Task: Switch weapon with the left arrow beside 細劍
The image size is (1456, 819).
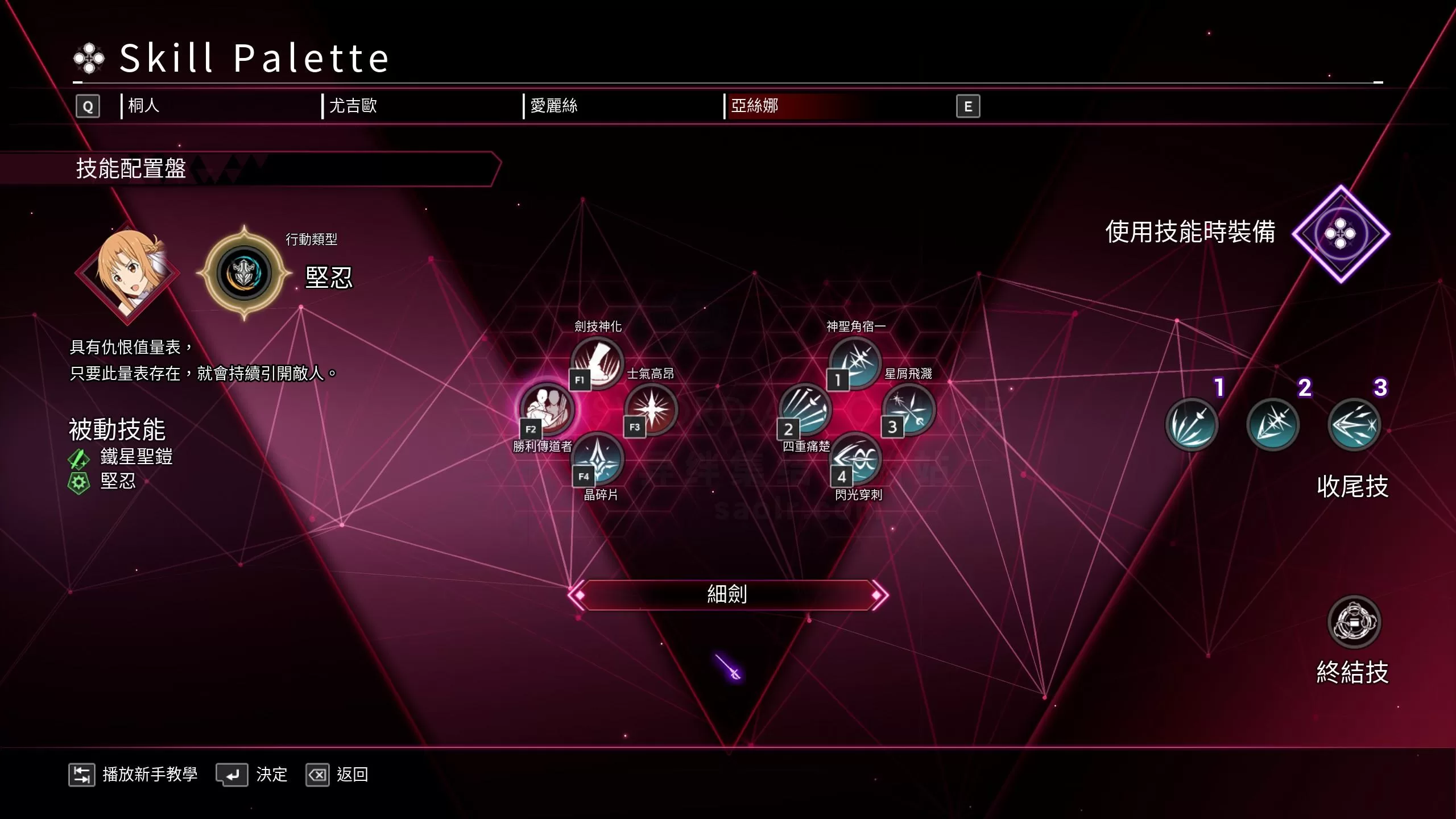Action: point(578,595)
